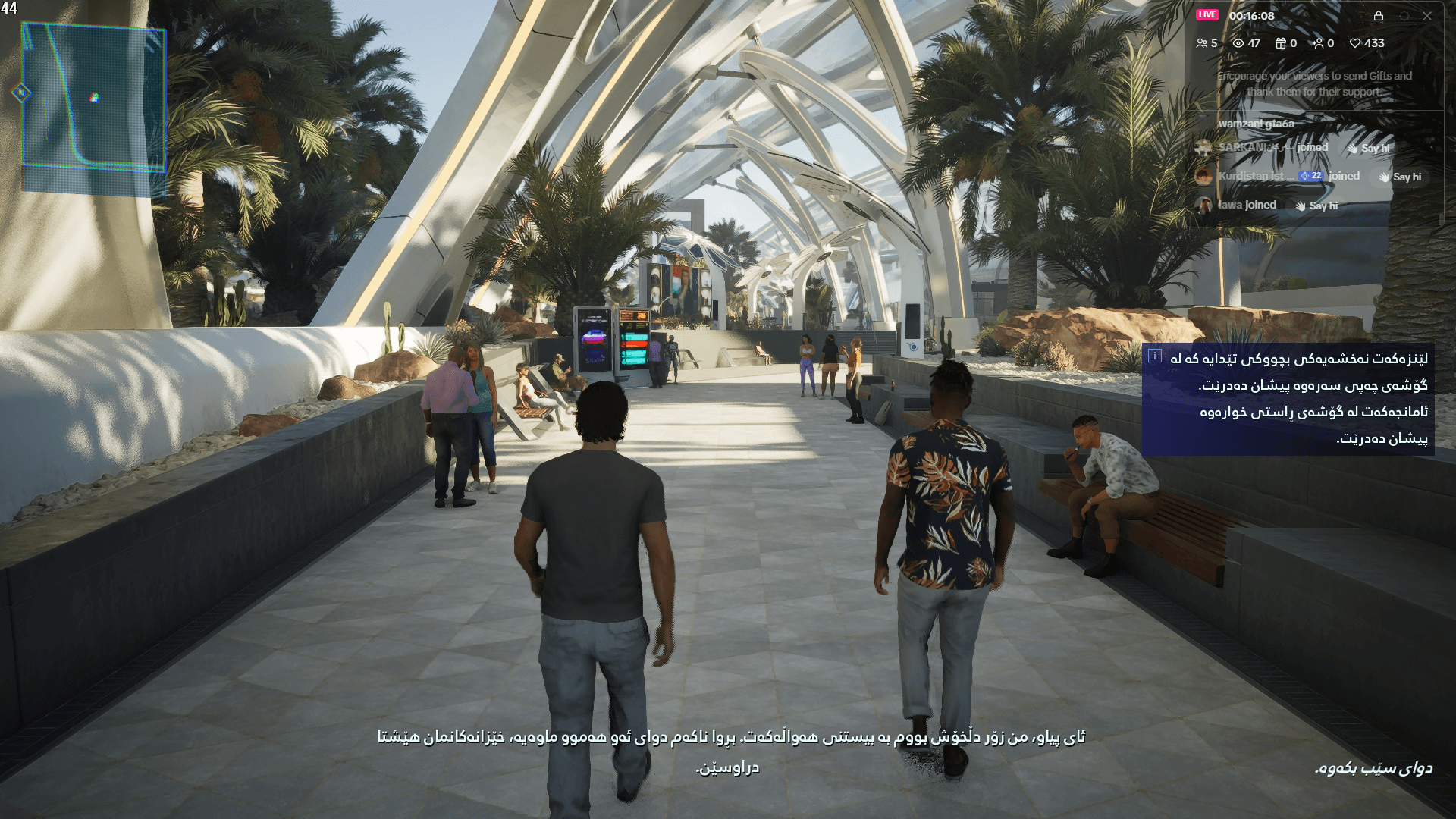Click the LIVE badge

point(1208,15)
